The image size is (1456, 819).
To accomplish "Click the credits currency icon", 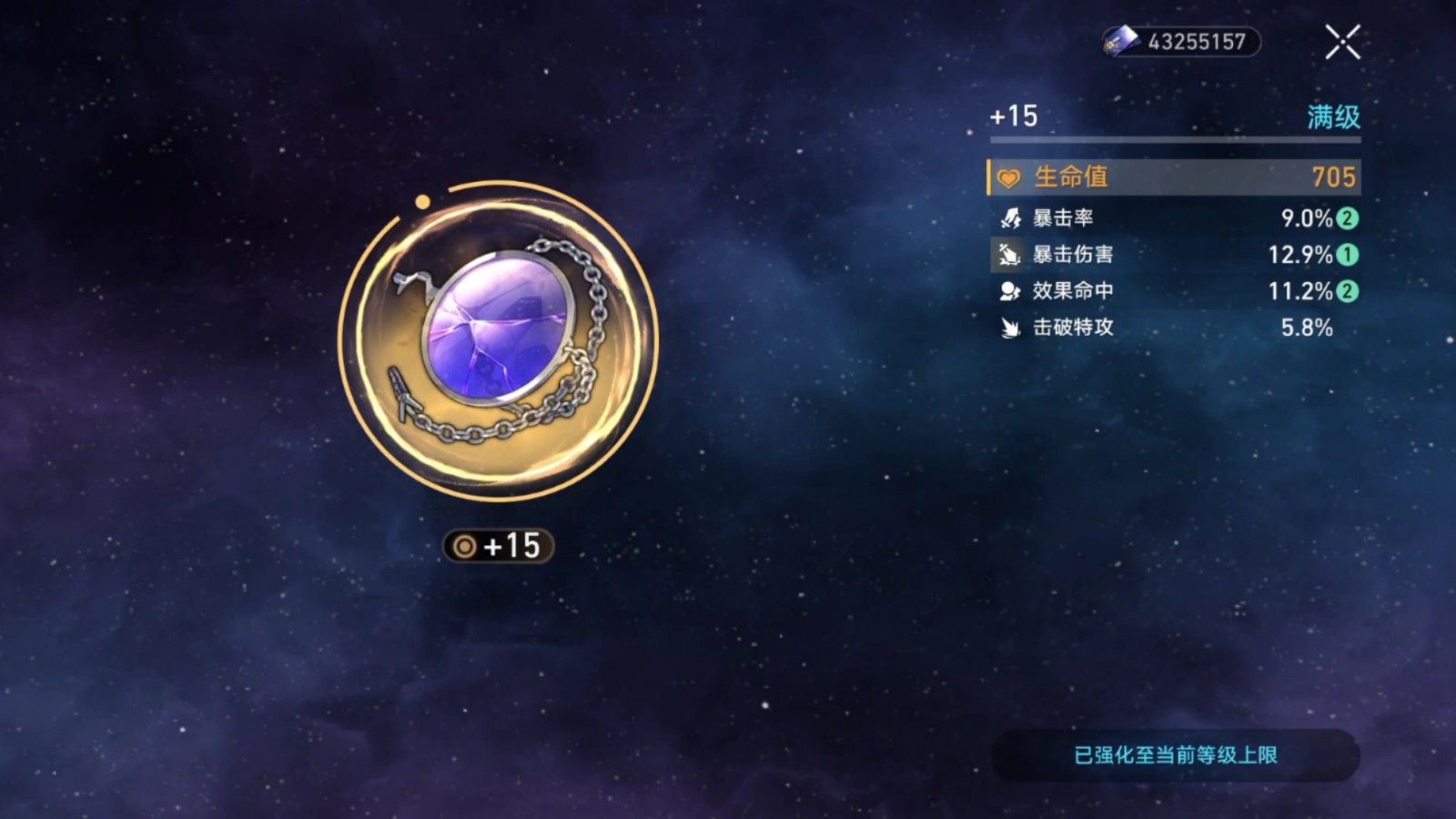I will click(1121, 39).
